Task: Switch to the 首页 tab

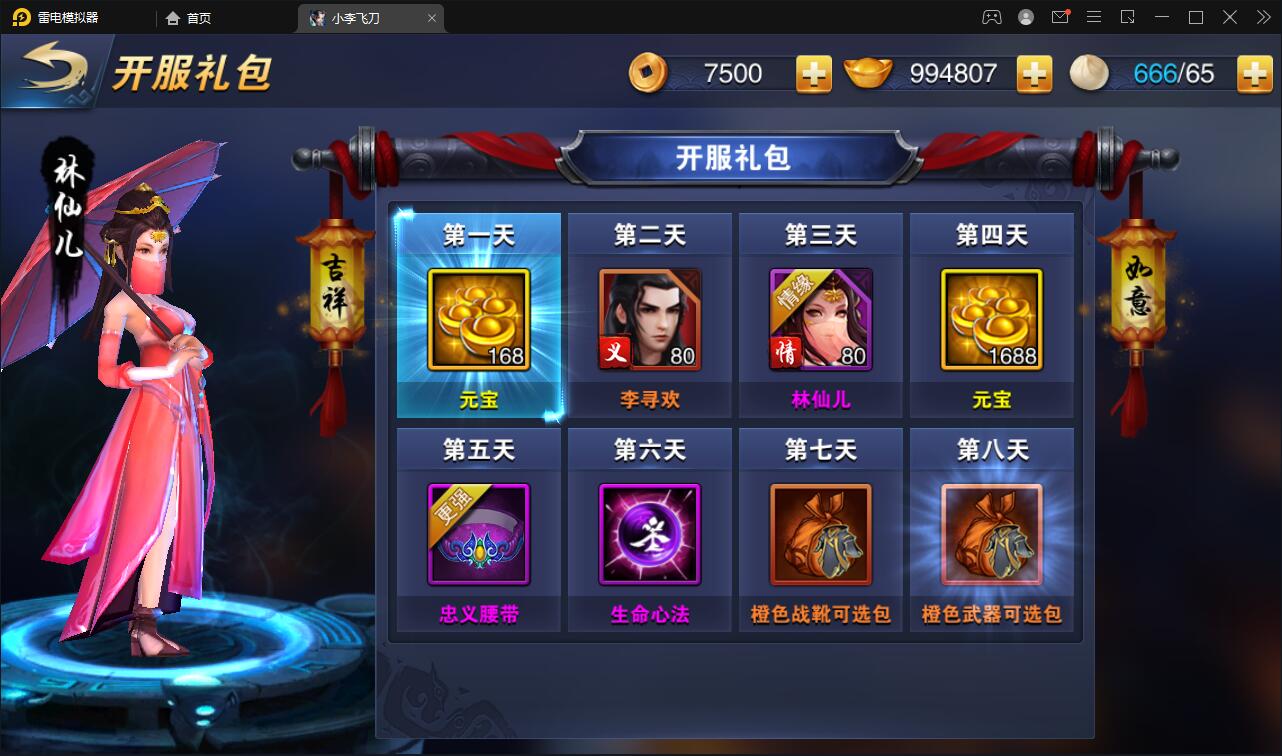Action: click(x=188, y=17)
